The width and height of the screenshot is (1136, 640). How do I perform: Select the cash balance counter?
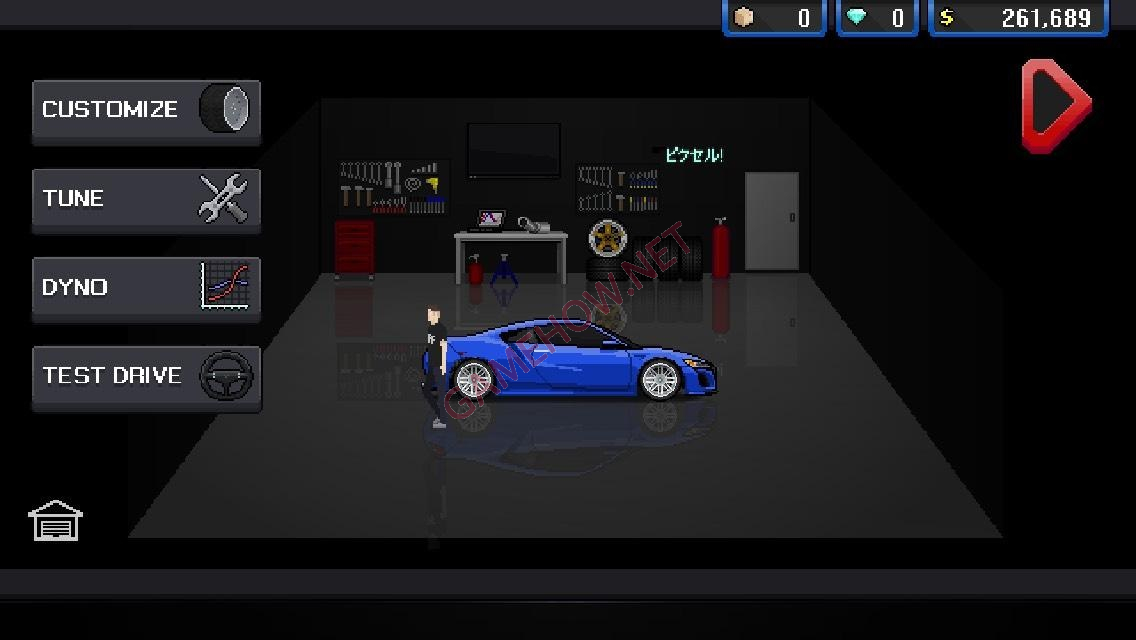point(1018,18)
